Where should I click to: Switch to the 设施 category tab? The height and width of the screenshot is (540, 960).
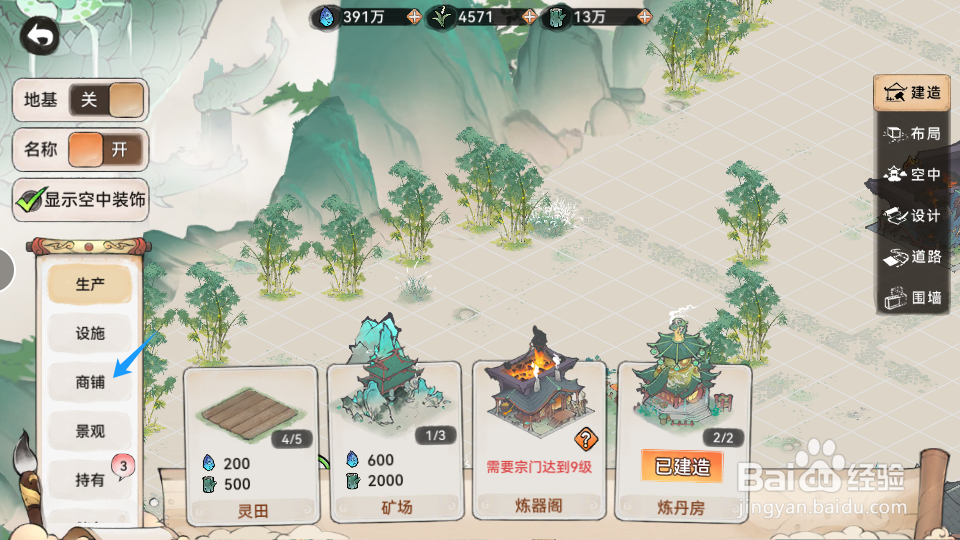coord(90,333)
